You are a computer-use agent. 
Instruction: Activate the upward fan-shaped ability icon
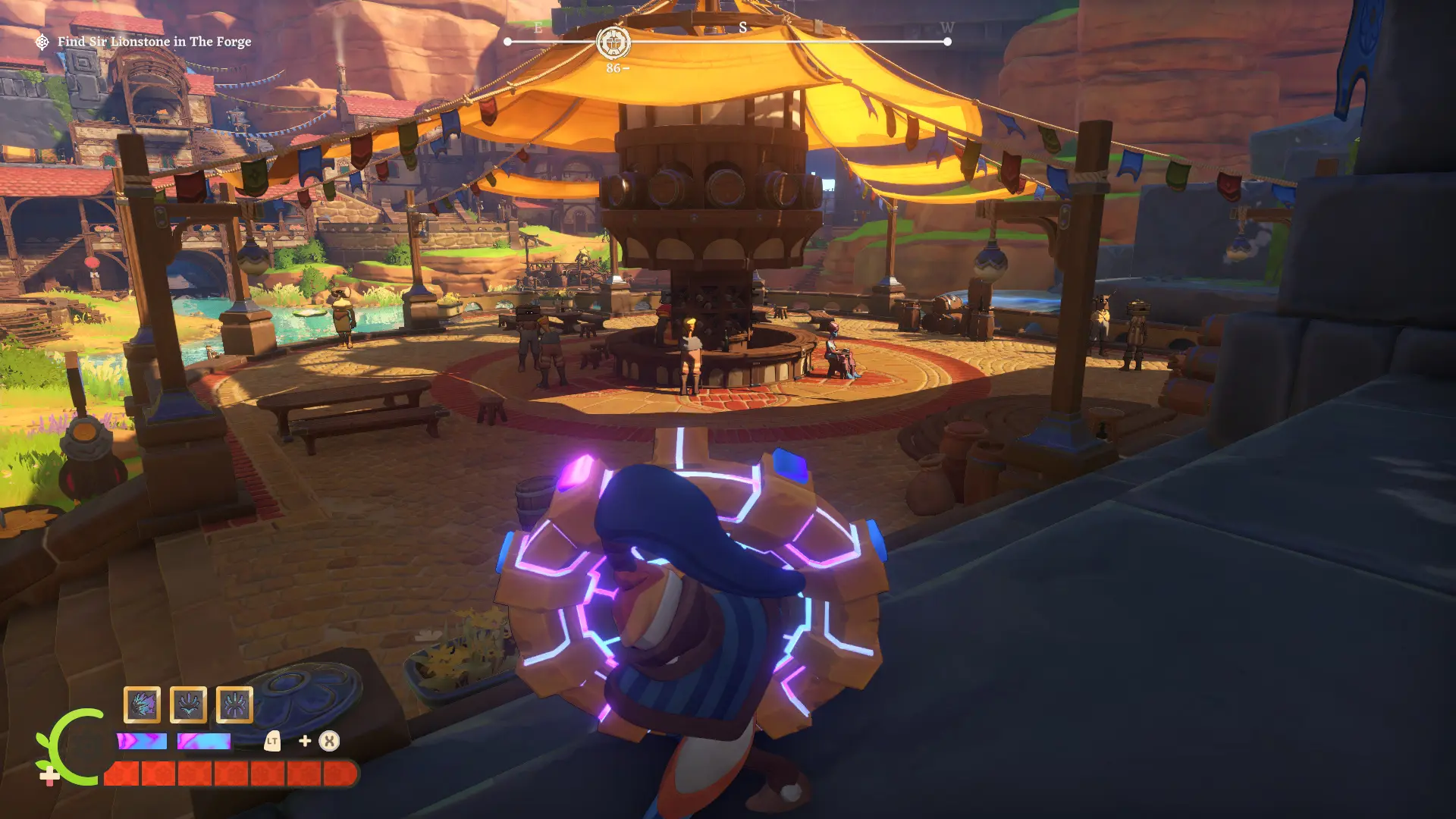(188, 705)
